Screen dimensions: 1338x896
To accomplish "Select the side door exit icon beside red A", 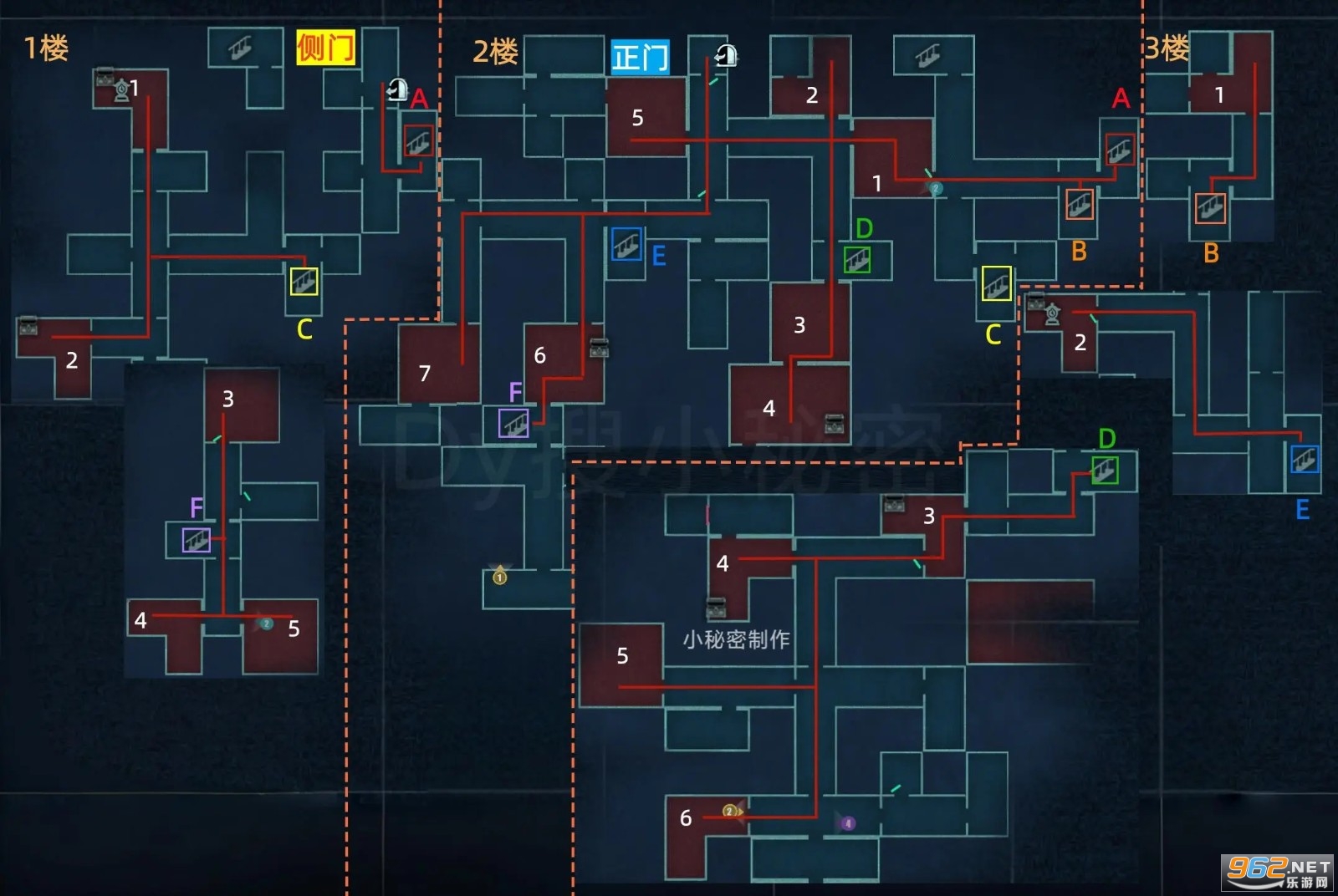I will coord(397,89).
